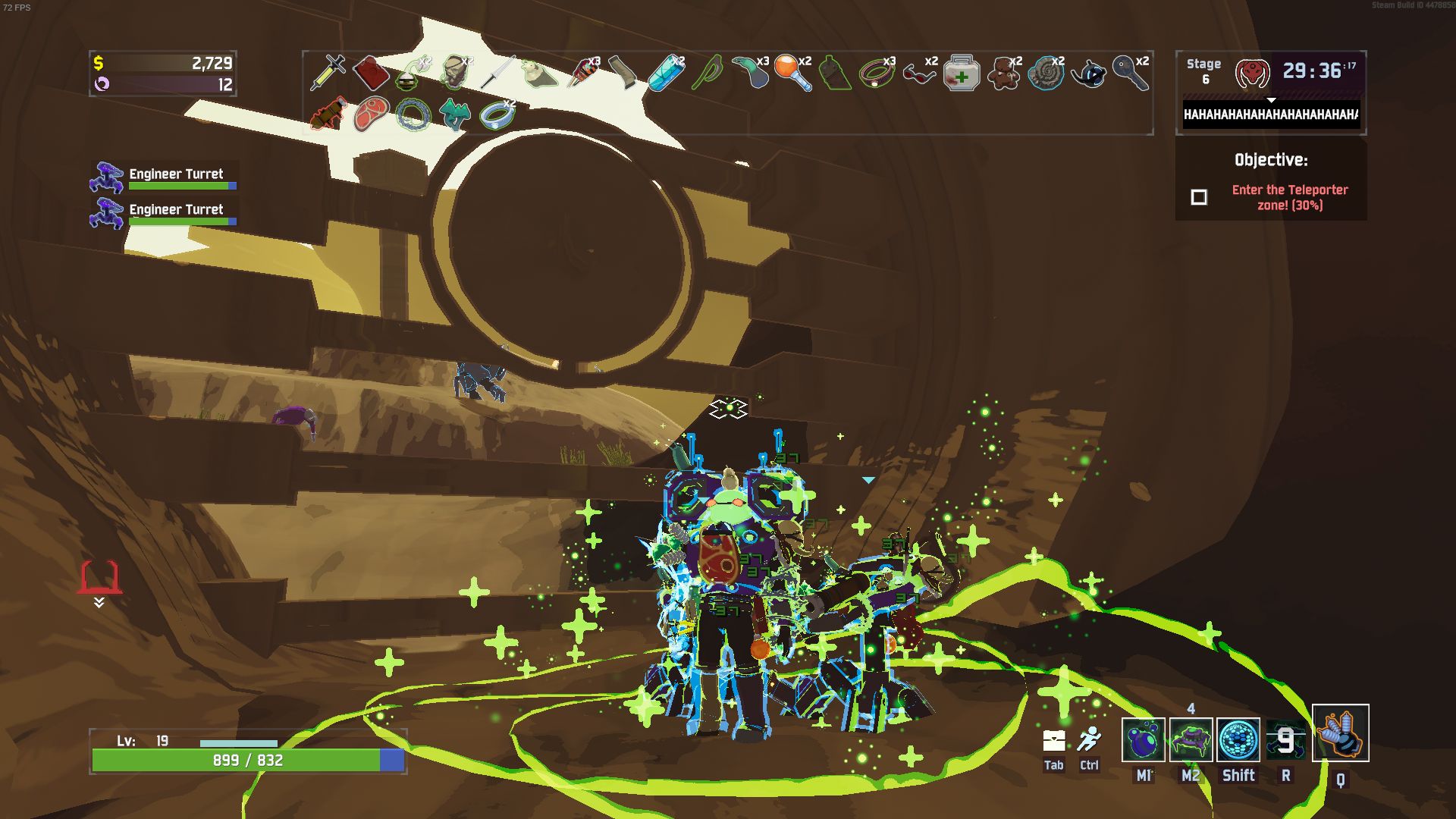Image resolution: width=1456 pixels, height=819 pixels.
Task: Select the Pressure Mines M2 skill icon
Action: click(x=1191, y=739)
